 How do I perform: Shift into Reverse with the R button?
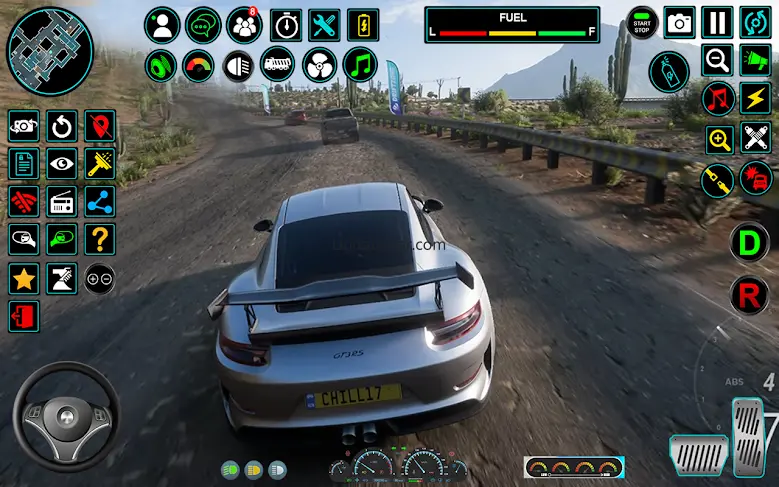tap(747, 296)
